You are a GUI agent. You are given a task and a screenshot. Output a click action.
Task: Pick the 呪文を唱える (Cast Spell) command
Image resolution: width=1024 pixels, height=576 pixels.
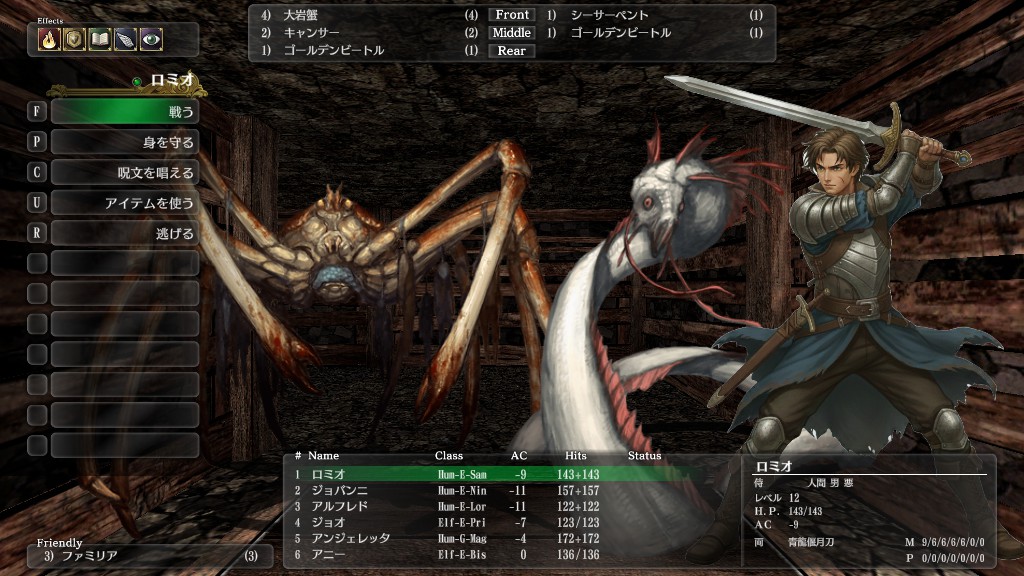point(124,173)
